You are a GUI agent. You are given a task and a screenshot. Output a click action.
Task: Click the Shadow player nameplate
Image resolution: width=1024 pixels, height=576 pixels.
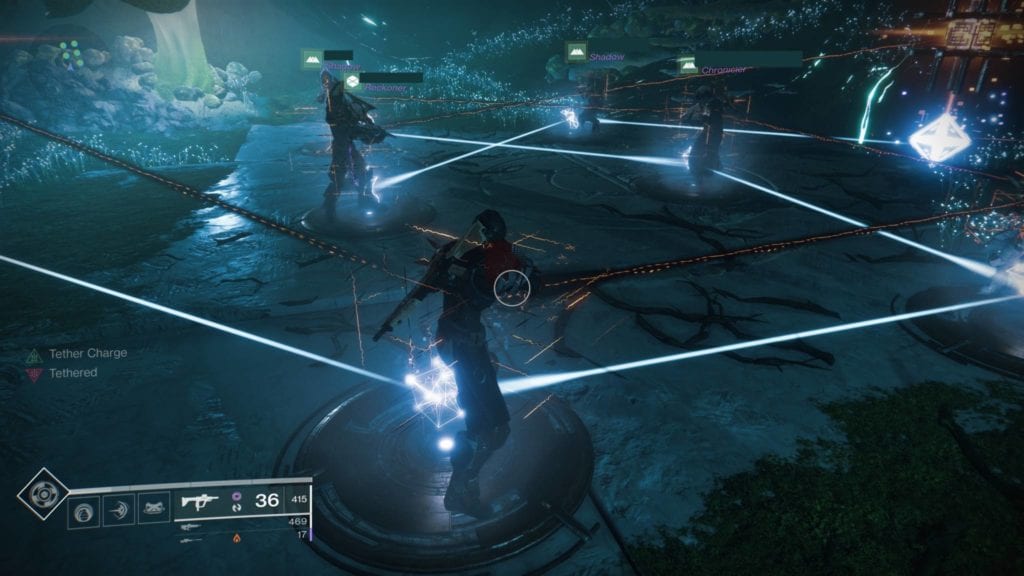(x=604, y=56)
